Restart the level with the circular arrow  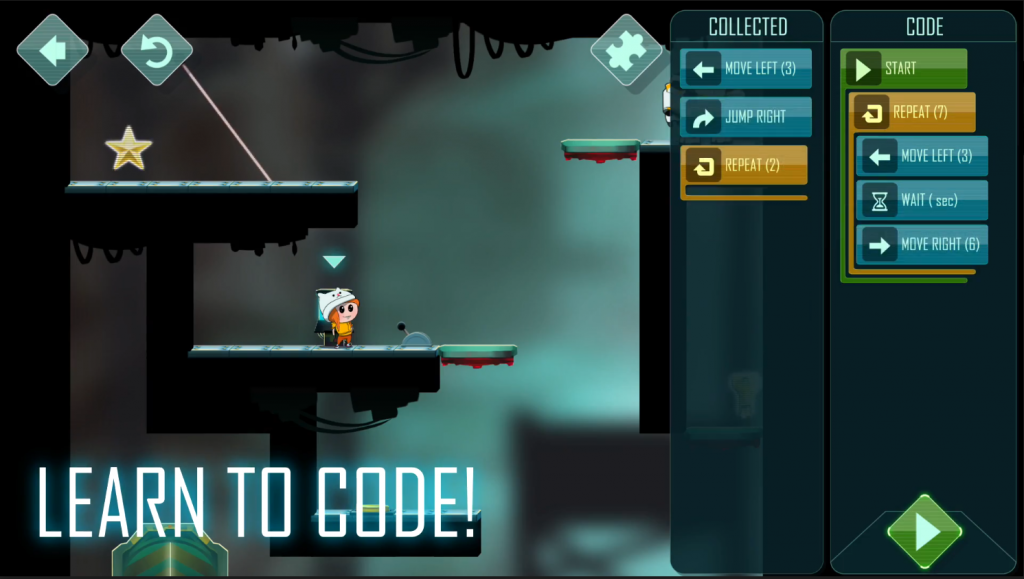pyautogui.click(x=156, y=49)
